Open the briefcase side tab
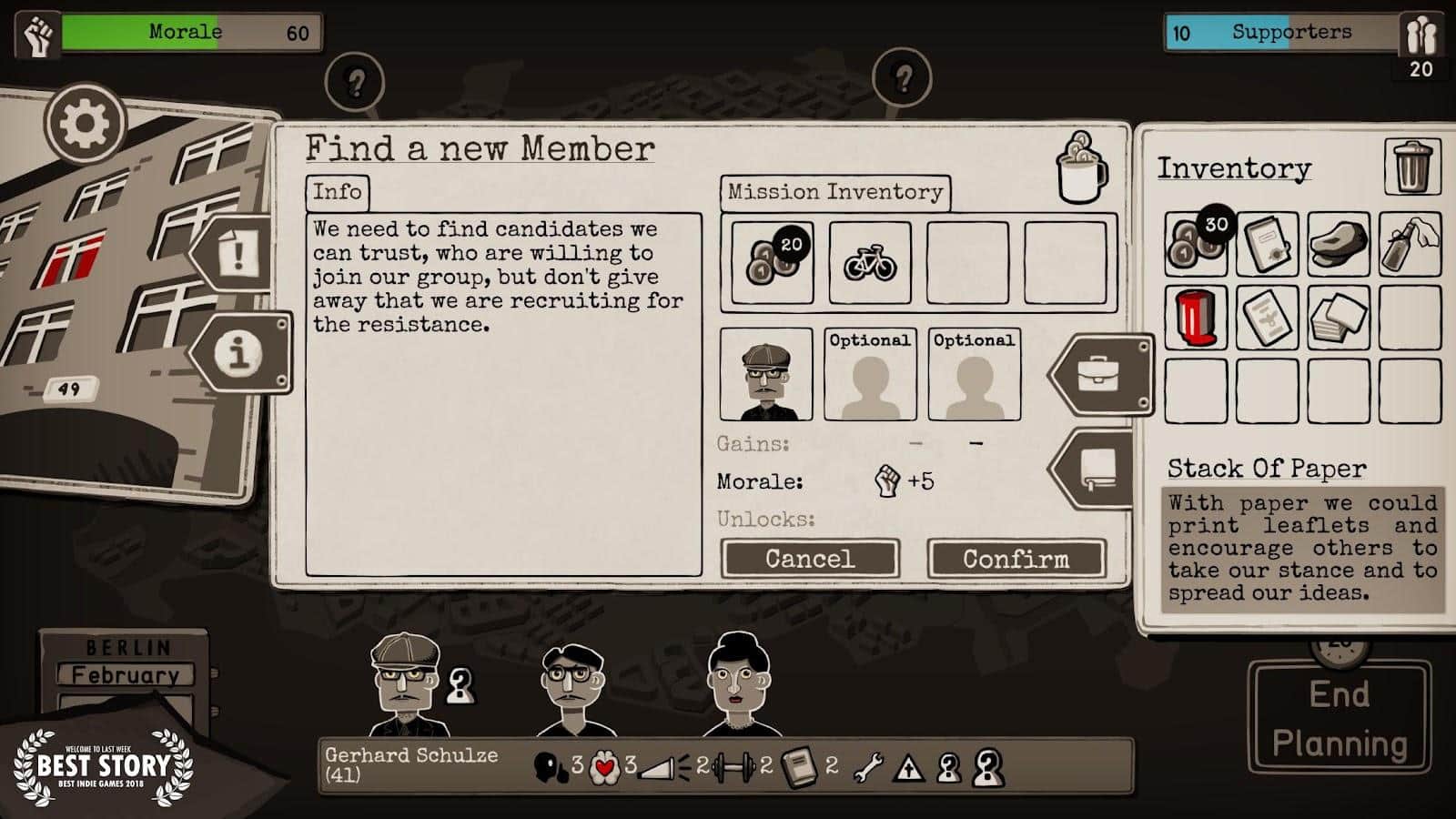Viewport: 1456px width, 819px height. point(1099,374)
